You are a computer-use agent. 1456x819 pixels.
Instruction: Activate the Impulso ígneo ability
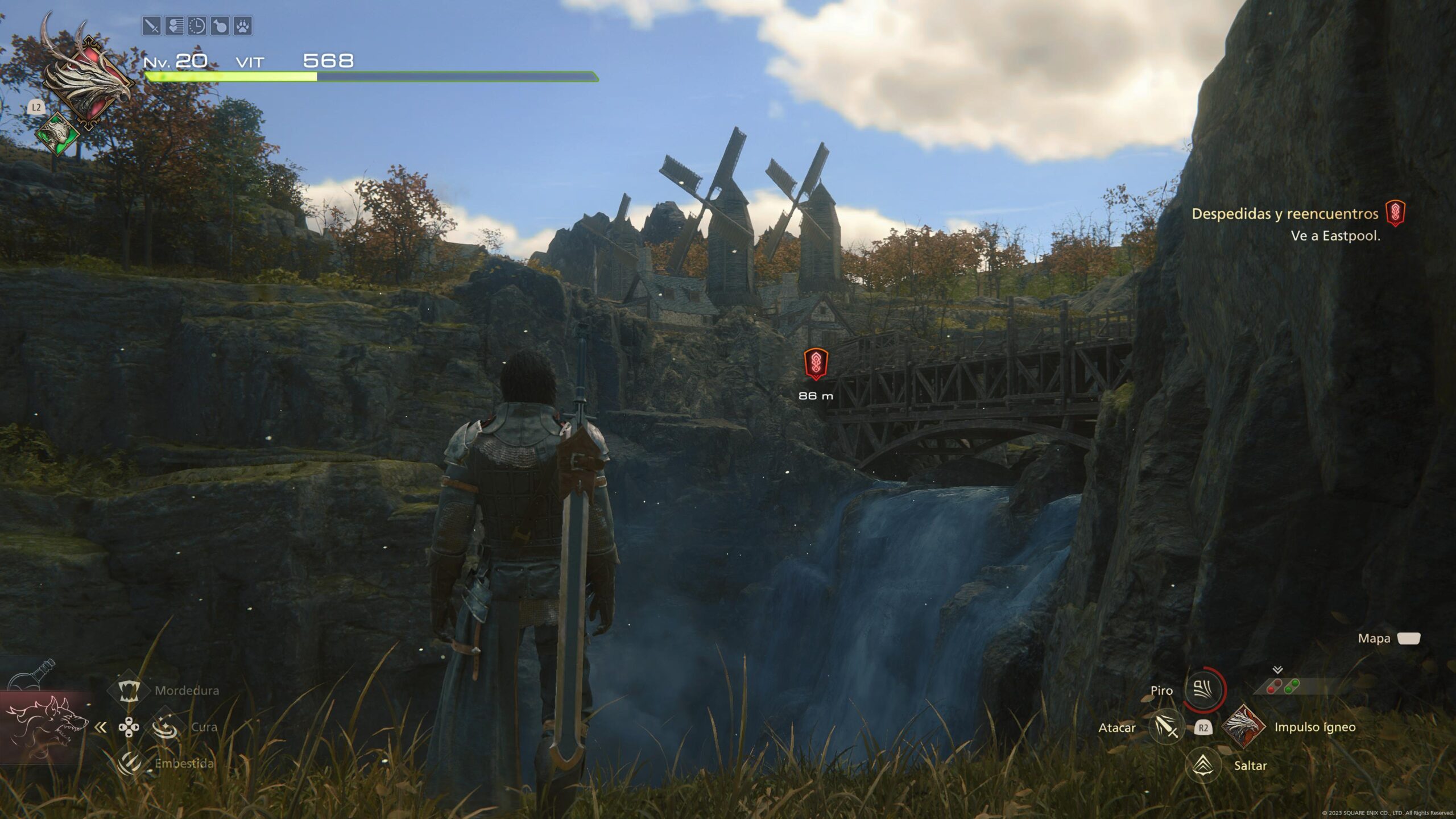1243,727
